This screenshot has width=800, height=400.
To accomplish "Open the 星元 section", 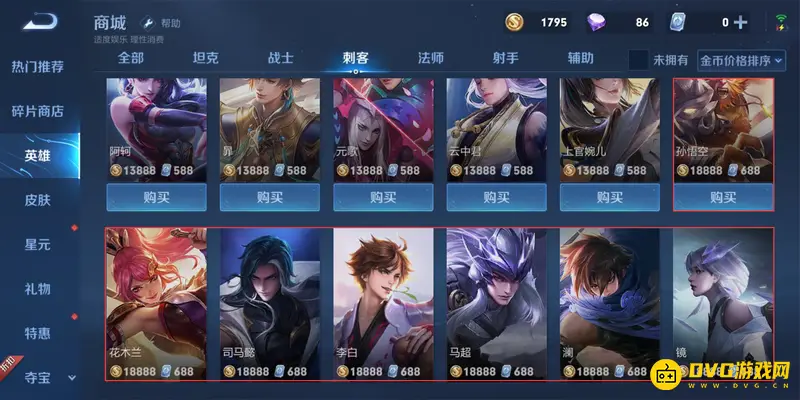I will coord(37,244).
